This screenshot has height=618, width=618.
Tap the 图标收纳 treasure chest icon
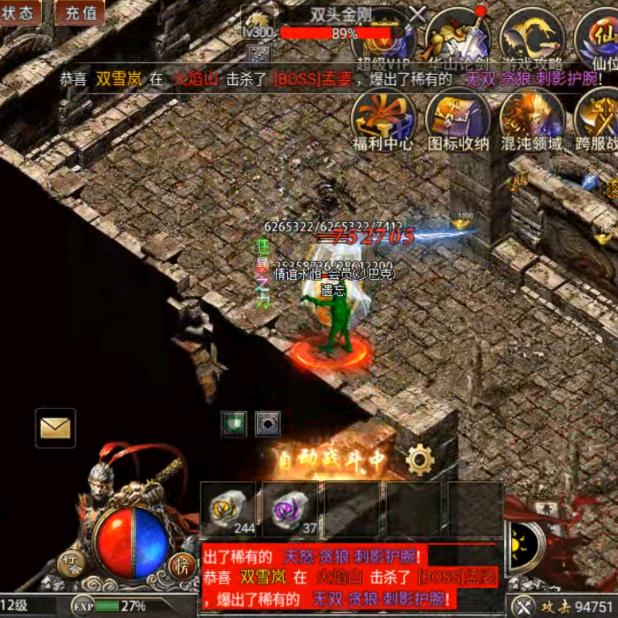coord(458,118)
